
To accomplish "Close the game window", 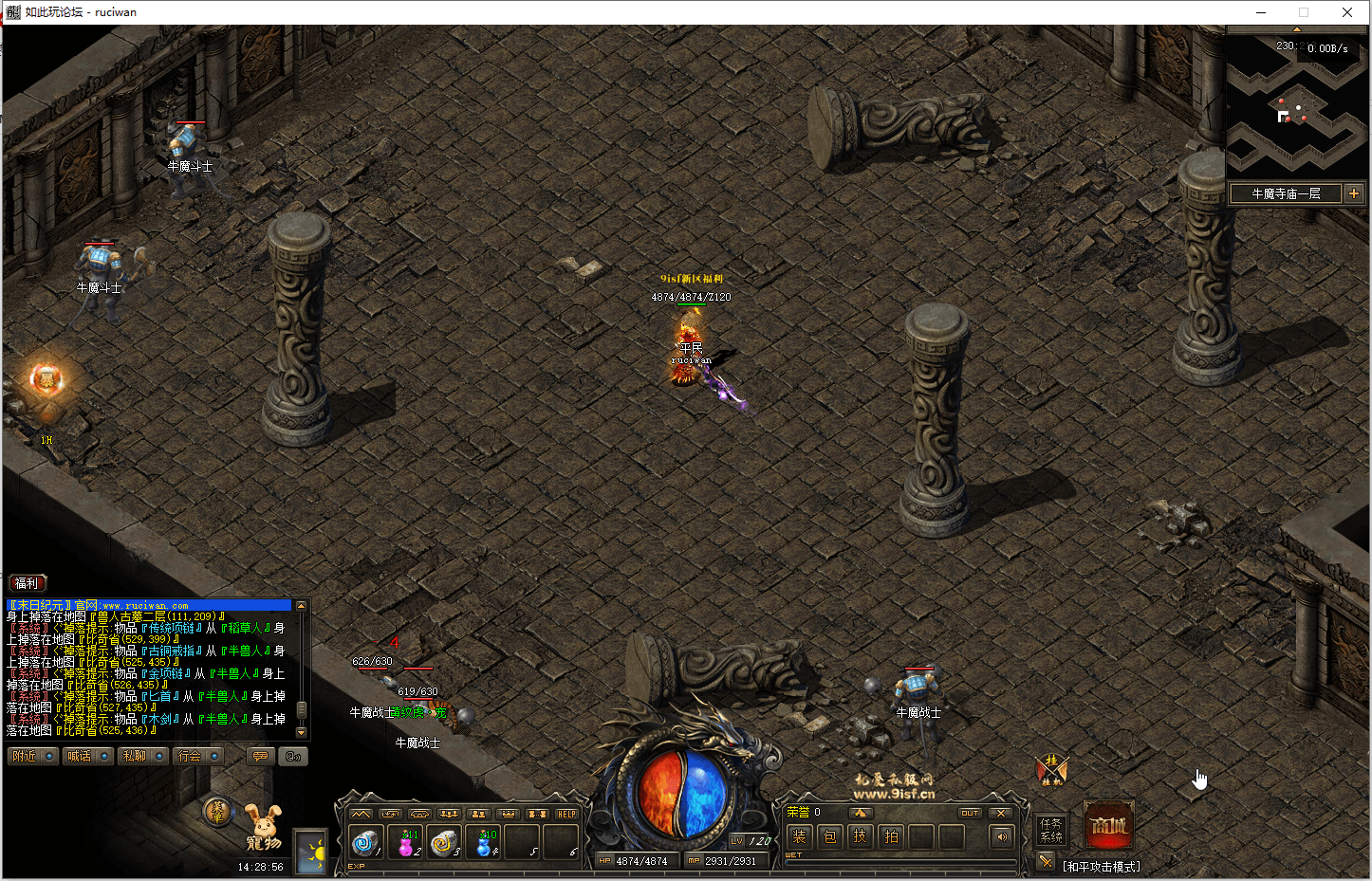I will click(x=1347, y=12).
